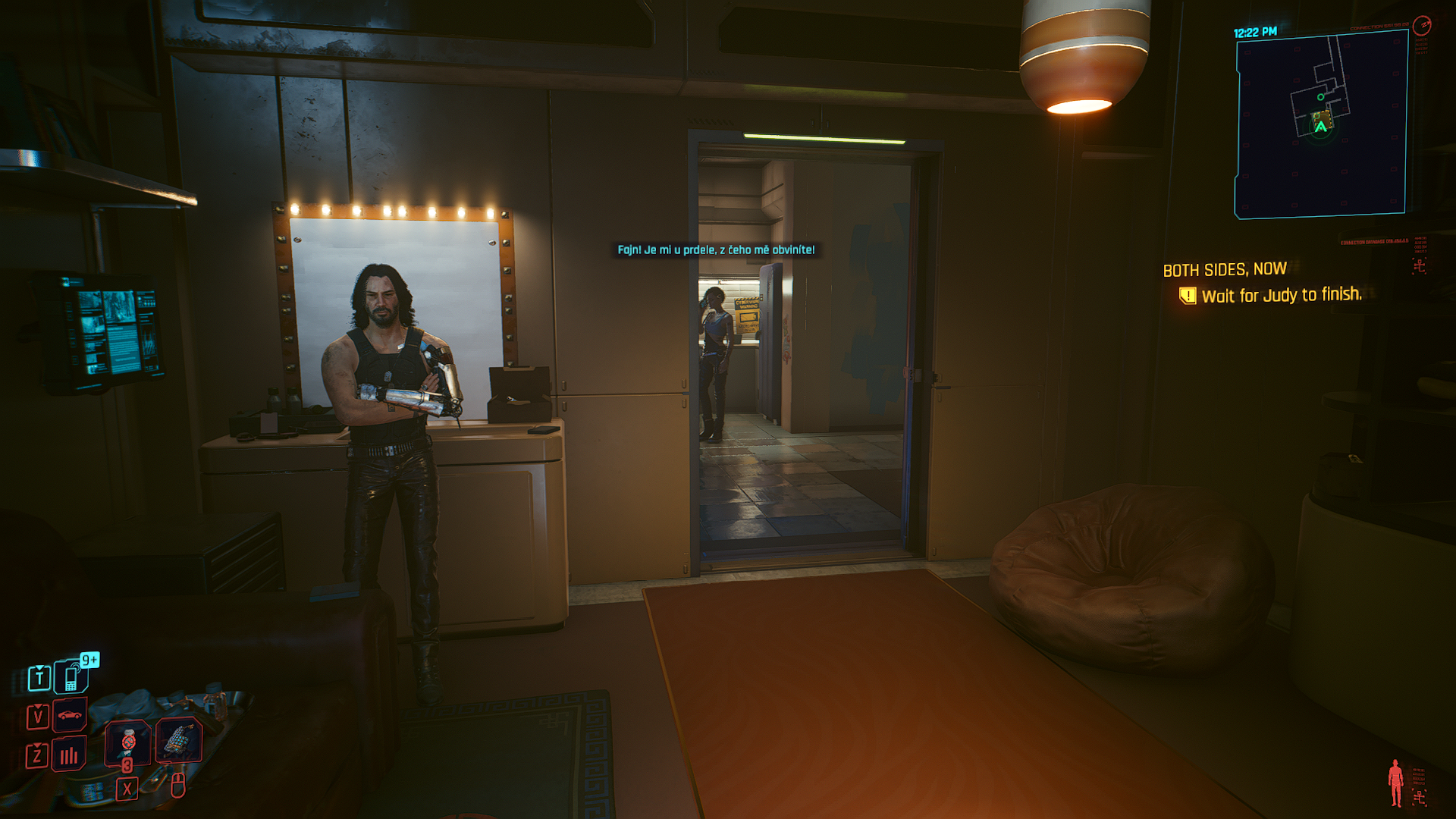Select the Both Sides, Now quest tracker

(1224, 270)
